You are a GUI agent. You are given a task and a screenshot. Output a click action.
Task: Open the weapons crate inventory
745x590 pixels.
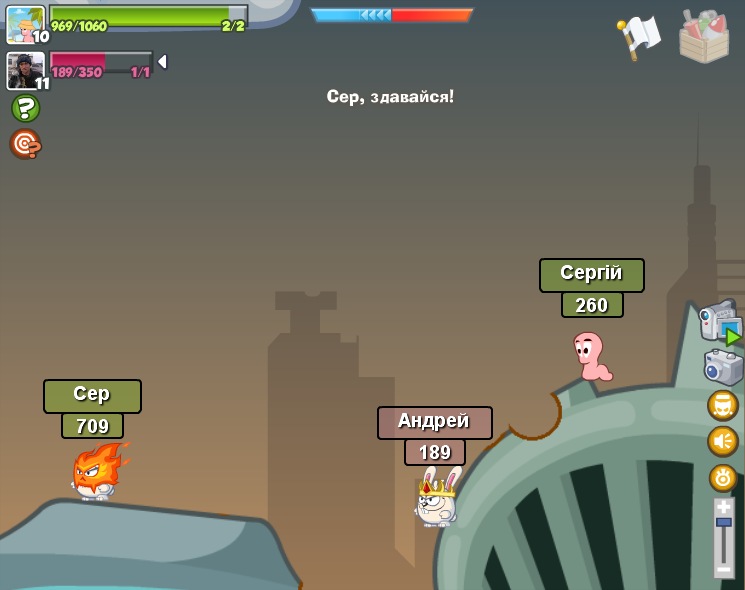point(704,37)
